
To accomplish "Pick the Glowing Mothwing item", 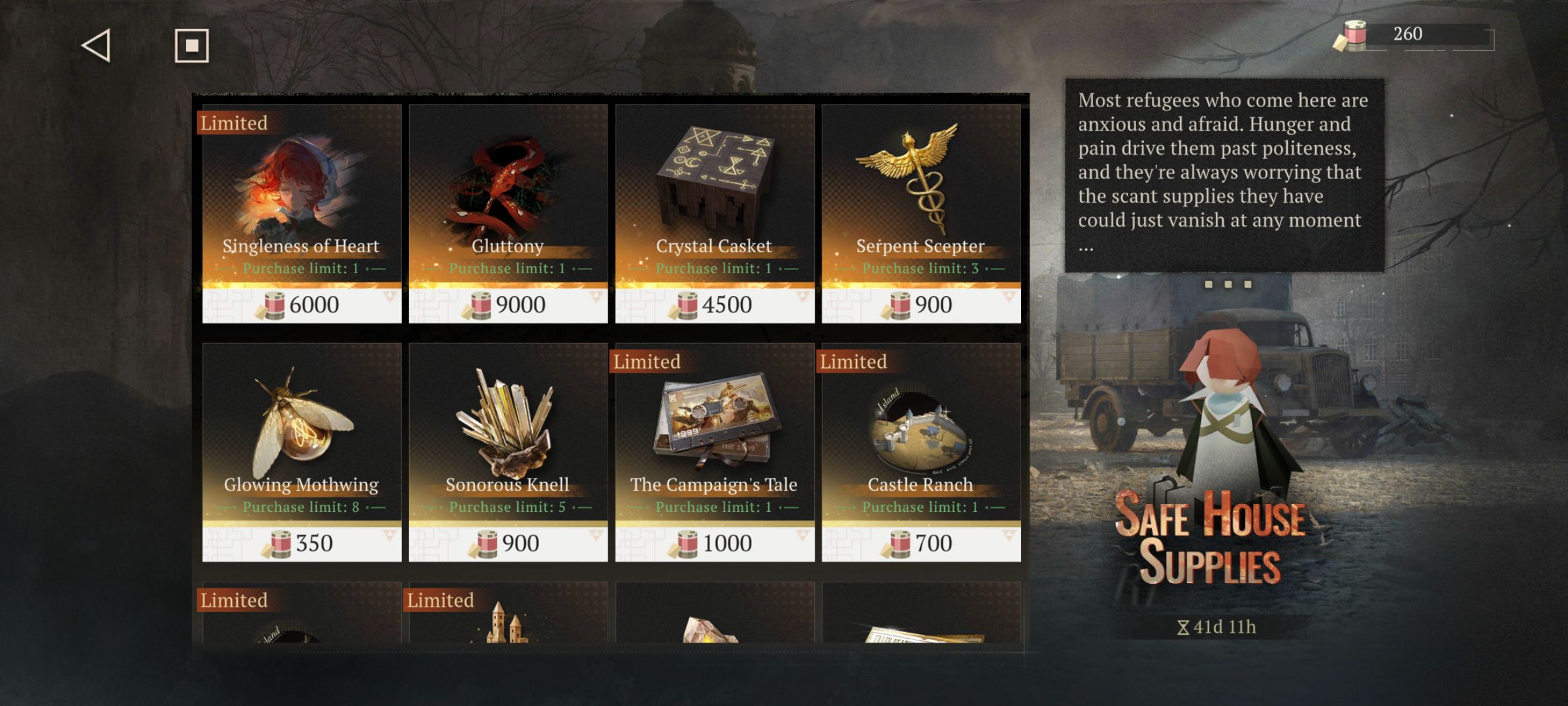I will (301, 452).
